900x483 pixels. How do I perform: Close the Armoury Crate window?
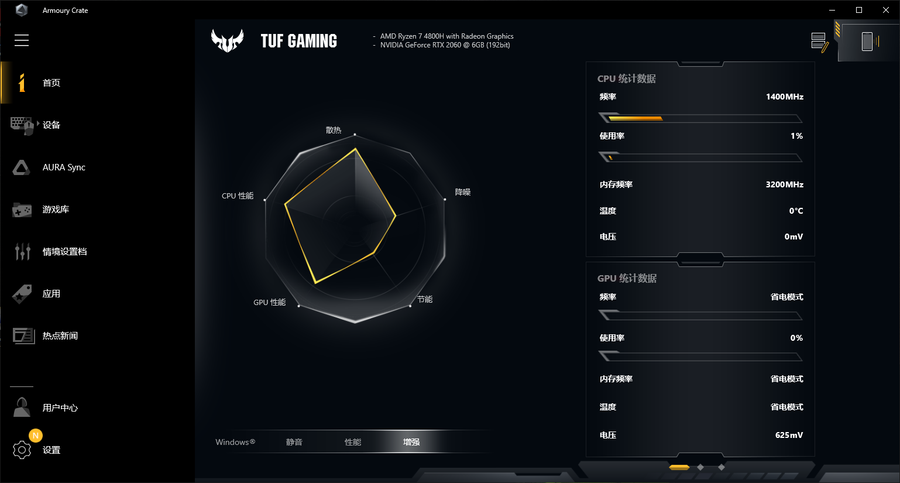coord(886,9)
